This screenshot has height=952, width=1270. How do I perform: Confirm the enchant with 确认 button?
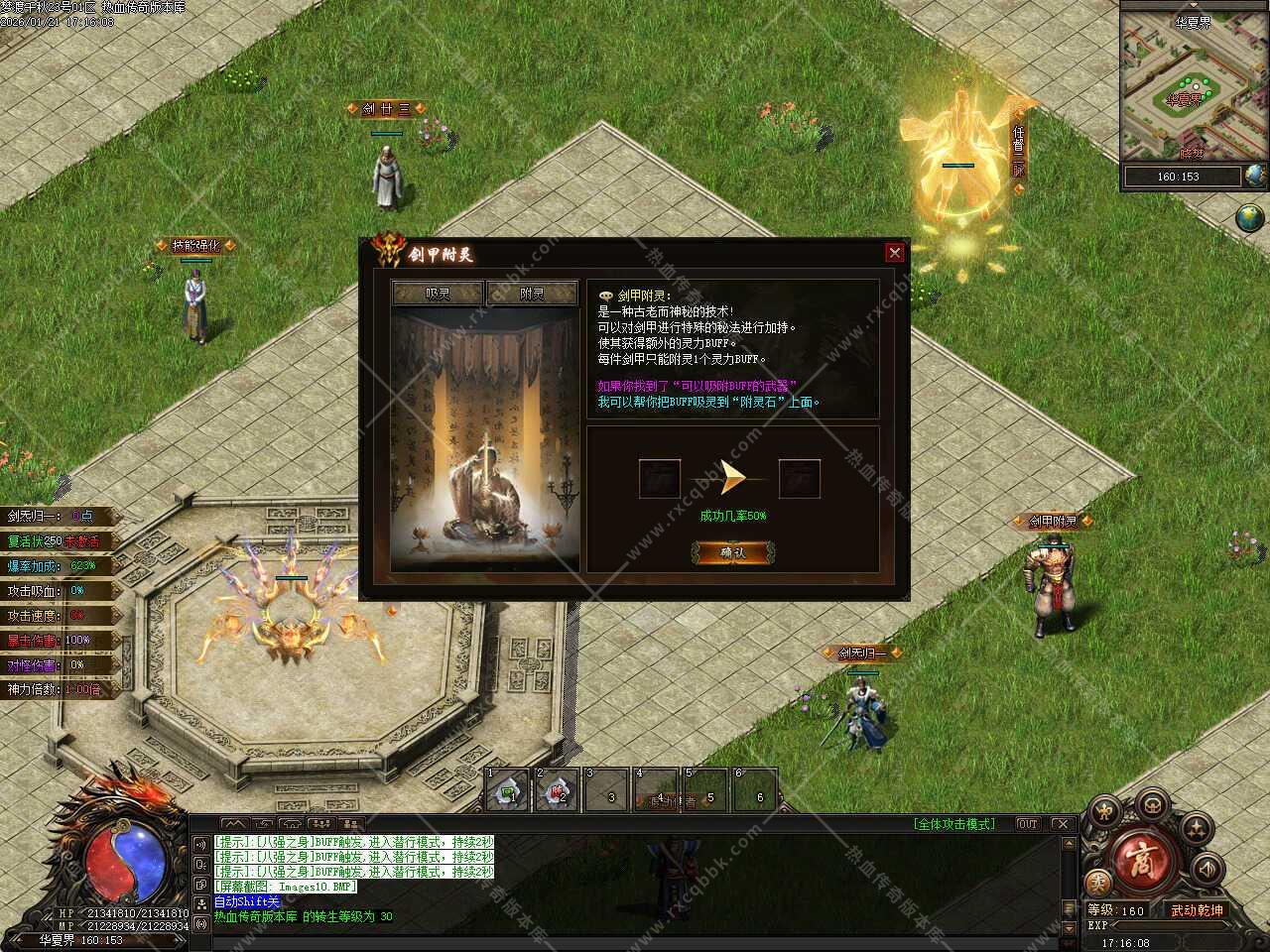click(733, 552)
